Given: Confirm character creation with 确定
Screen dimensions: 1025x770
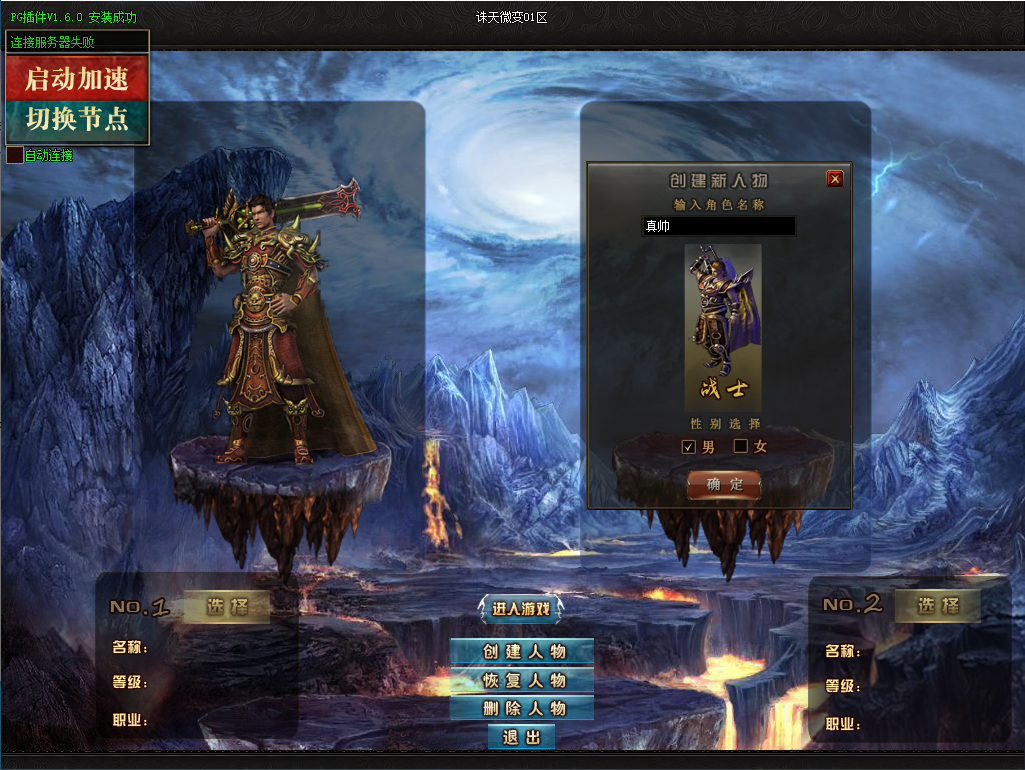Looking at the screenshot, I should pyautogui.click(x=724, y=484).
